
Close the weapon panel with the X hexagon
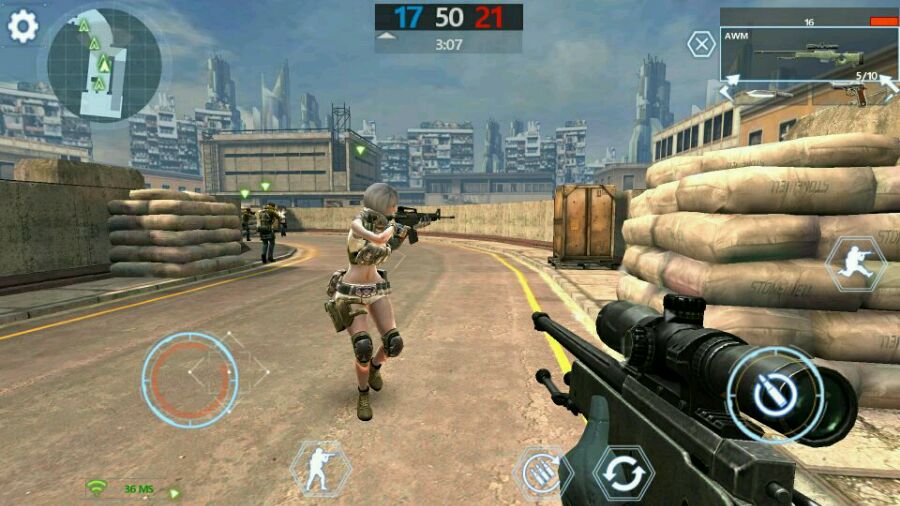tap(702, 44)
